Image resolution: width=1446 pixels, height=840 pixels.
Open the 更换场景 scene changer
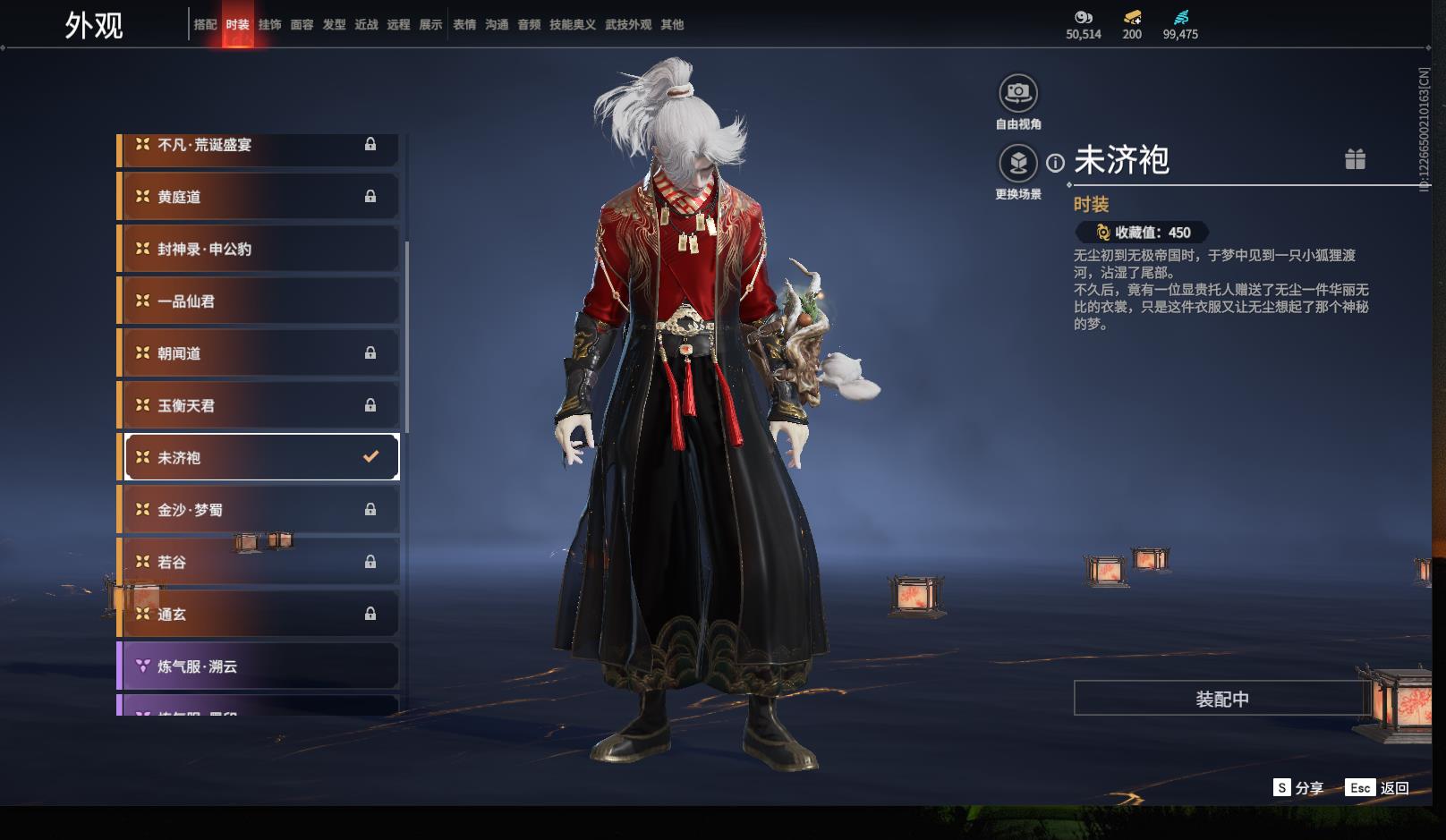pyautogui.click(x=1018, y=164)
